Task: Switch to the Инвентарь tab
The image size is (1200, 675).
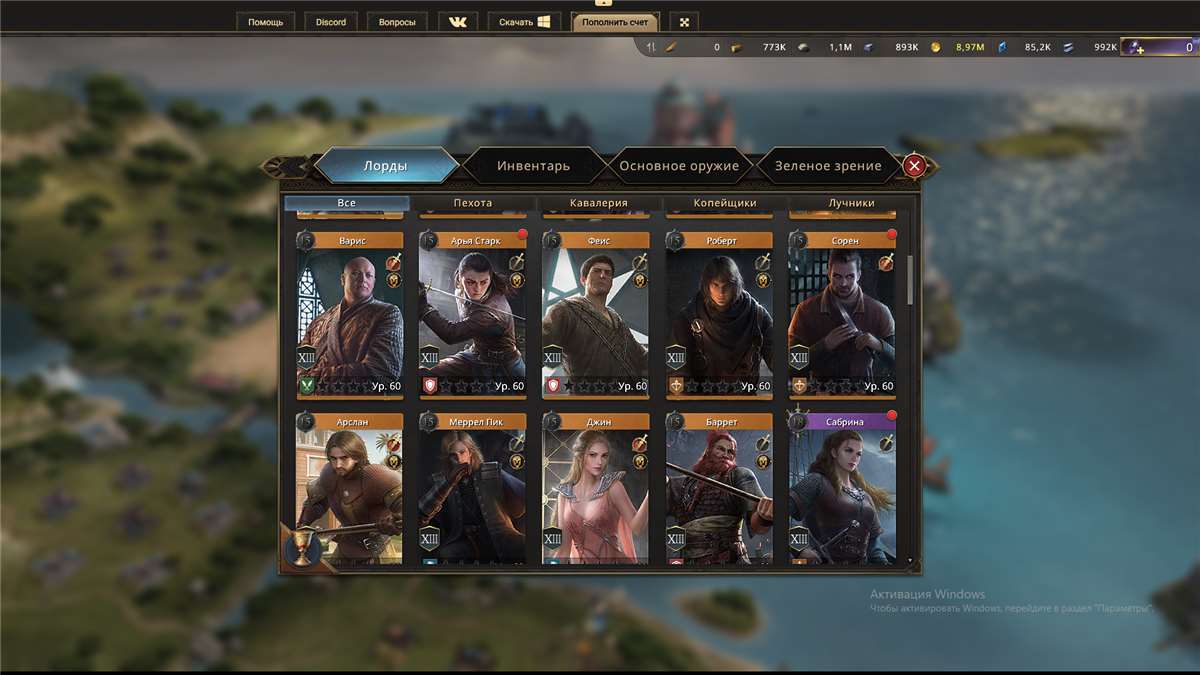Action: tap(533, 166)
